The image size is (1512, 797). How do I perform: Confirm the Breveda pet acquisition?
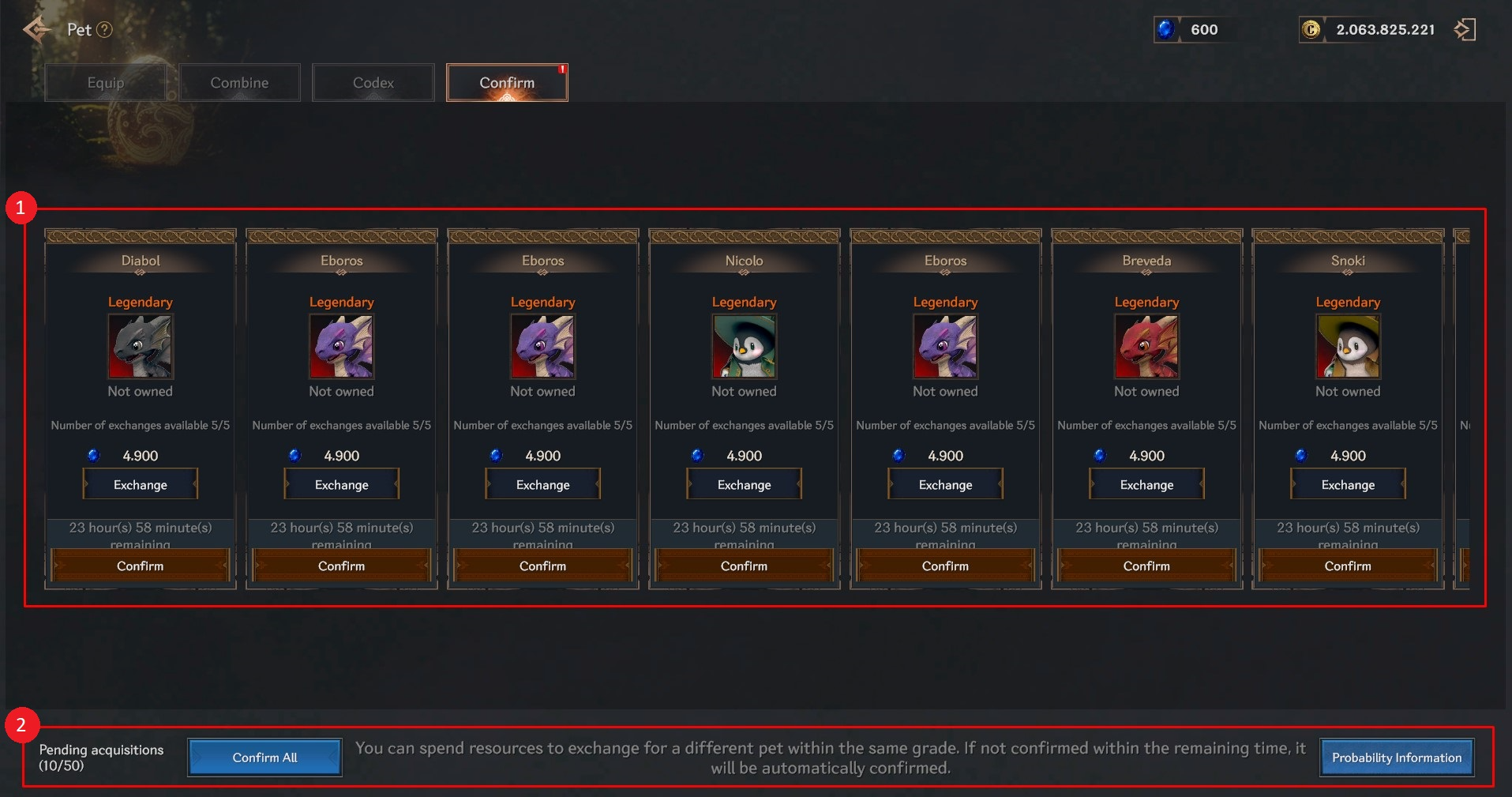coord(1146,566)
